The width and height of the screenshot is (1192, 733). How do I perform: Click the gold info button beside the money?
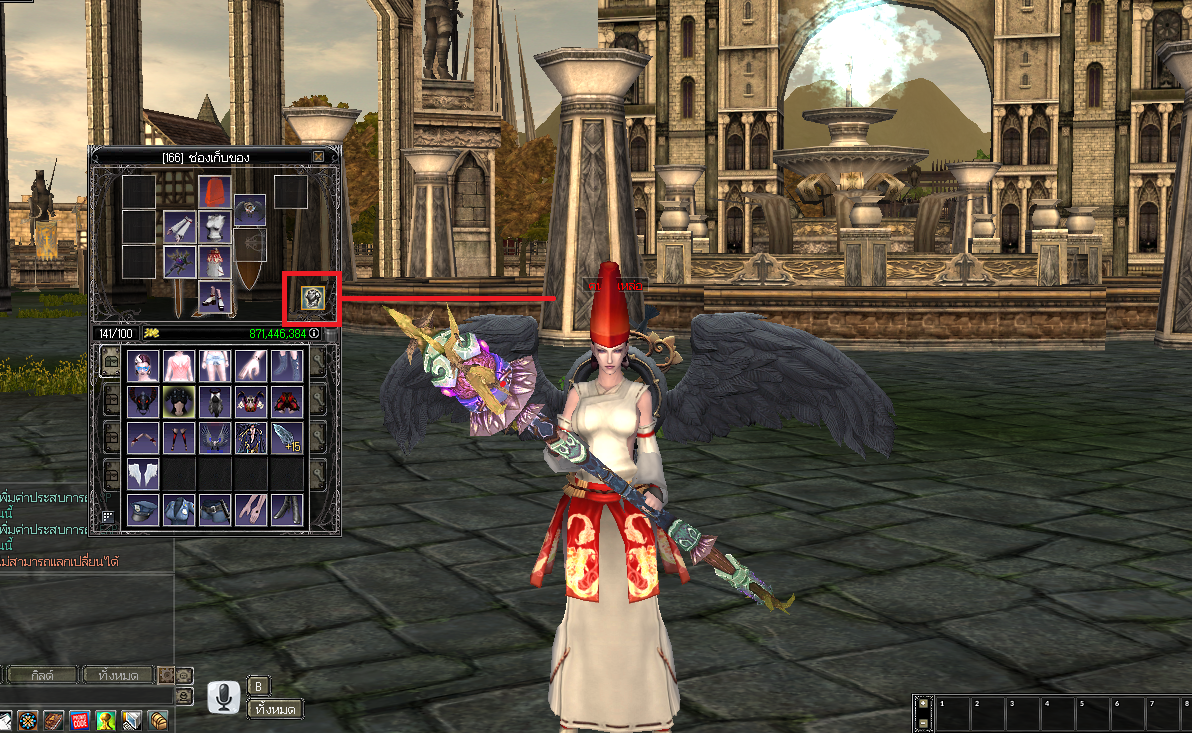click(314, 332)
